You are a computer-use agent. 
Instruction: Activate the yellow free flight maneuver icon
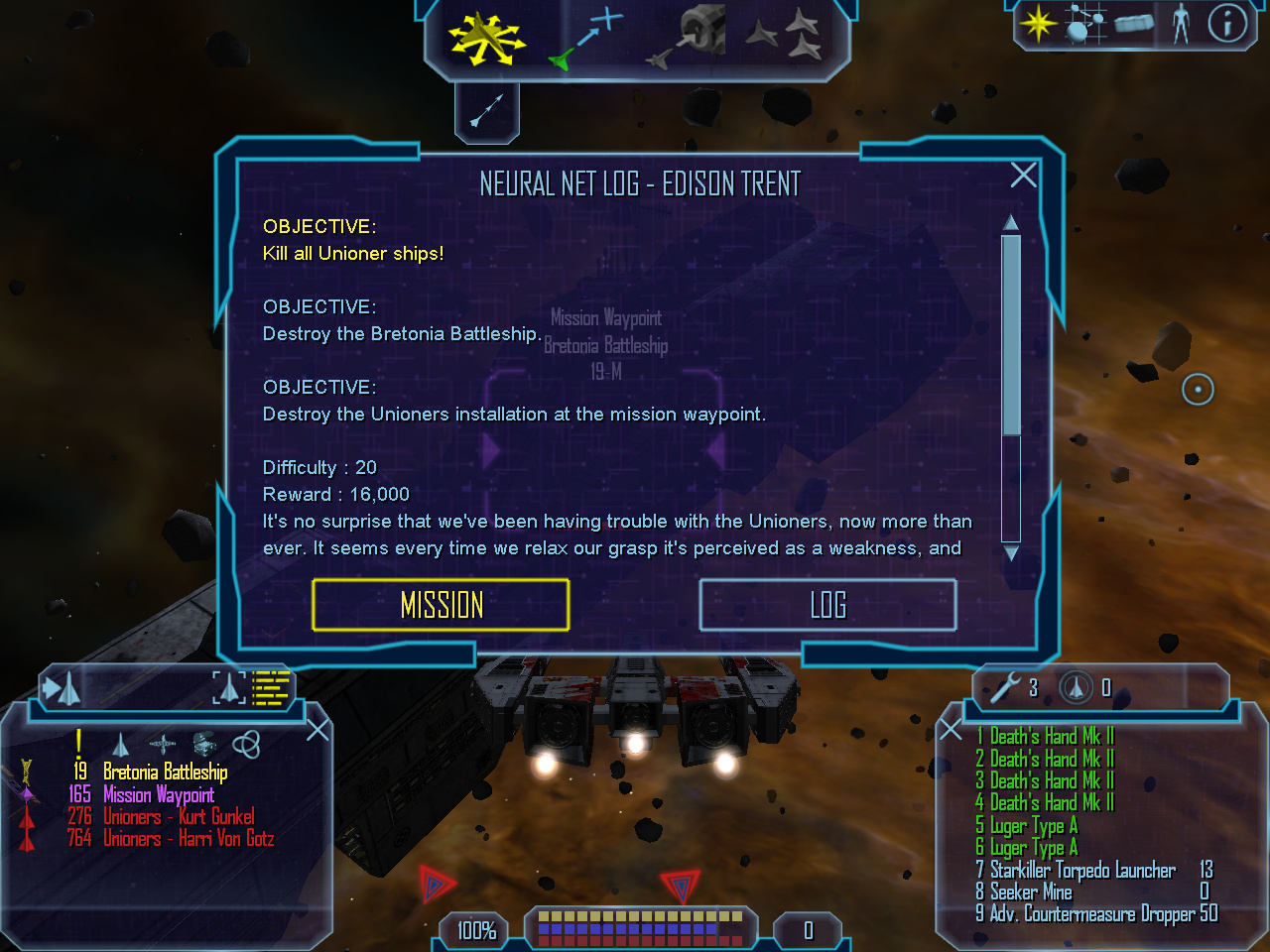pyautogui.click(x=485, y=39)
